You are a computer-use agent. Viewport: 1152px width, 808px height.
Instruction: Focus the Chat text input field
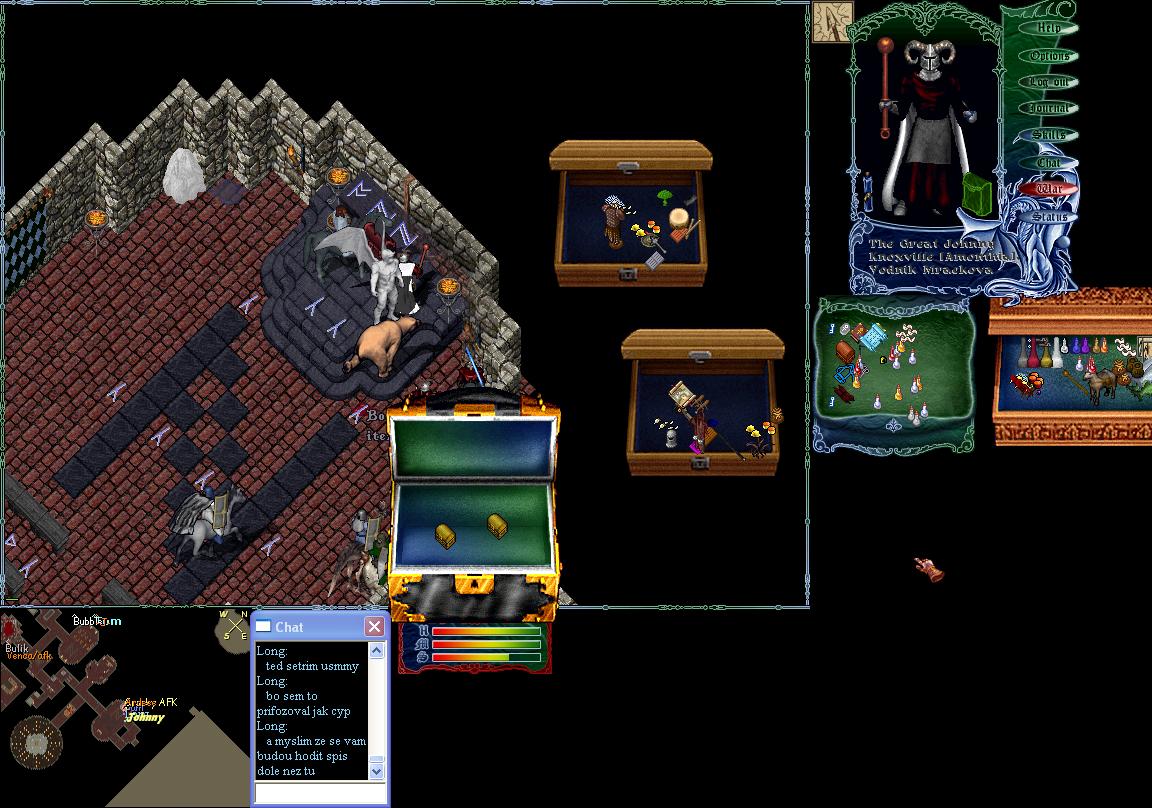click(320, 793)
